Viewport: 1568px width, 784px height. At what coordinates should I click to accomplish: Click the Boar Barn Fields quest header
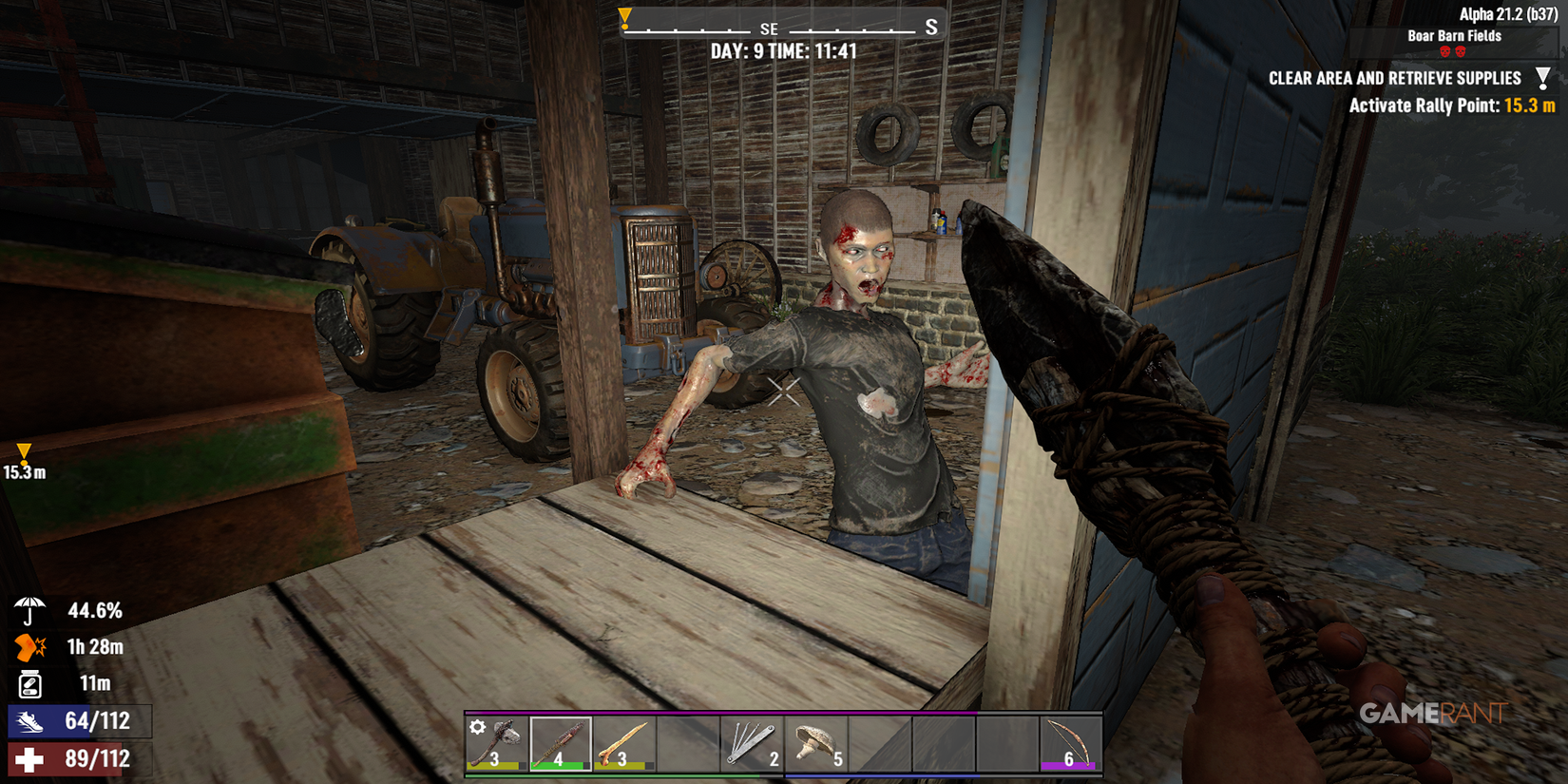[x=1454, y=36]
